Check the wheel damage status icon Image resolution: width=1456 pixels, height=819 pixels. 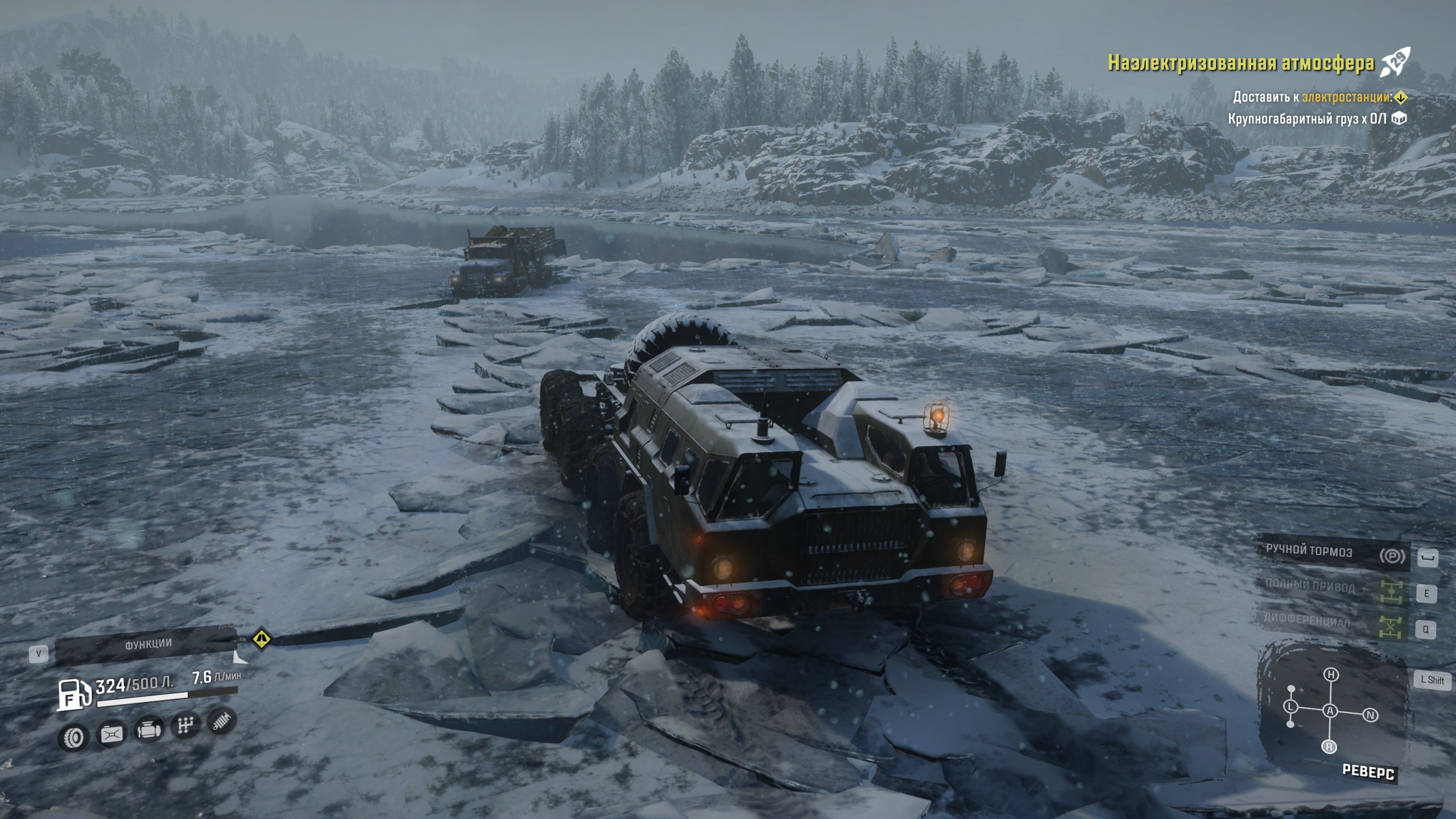pyautogui.click(x=74, y=738)
